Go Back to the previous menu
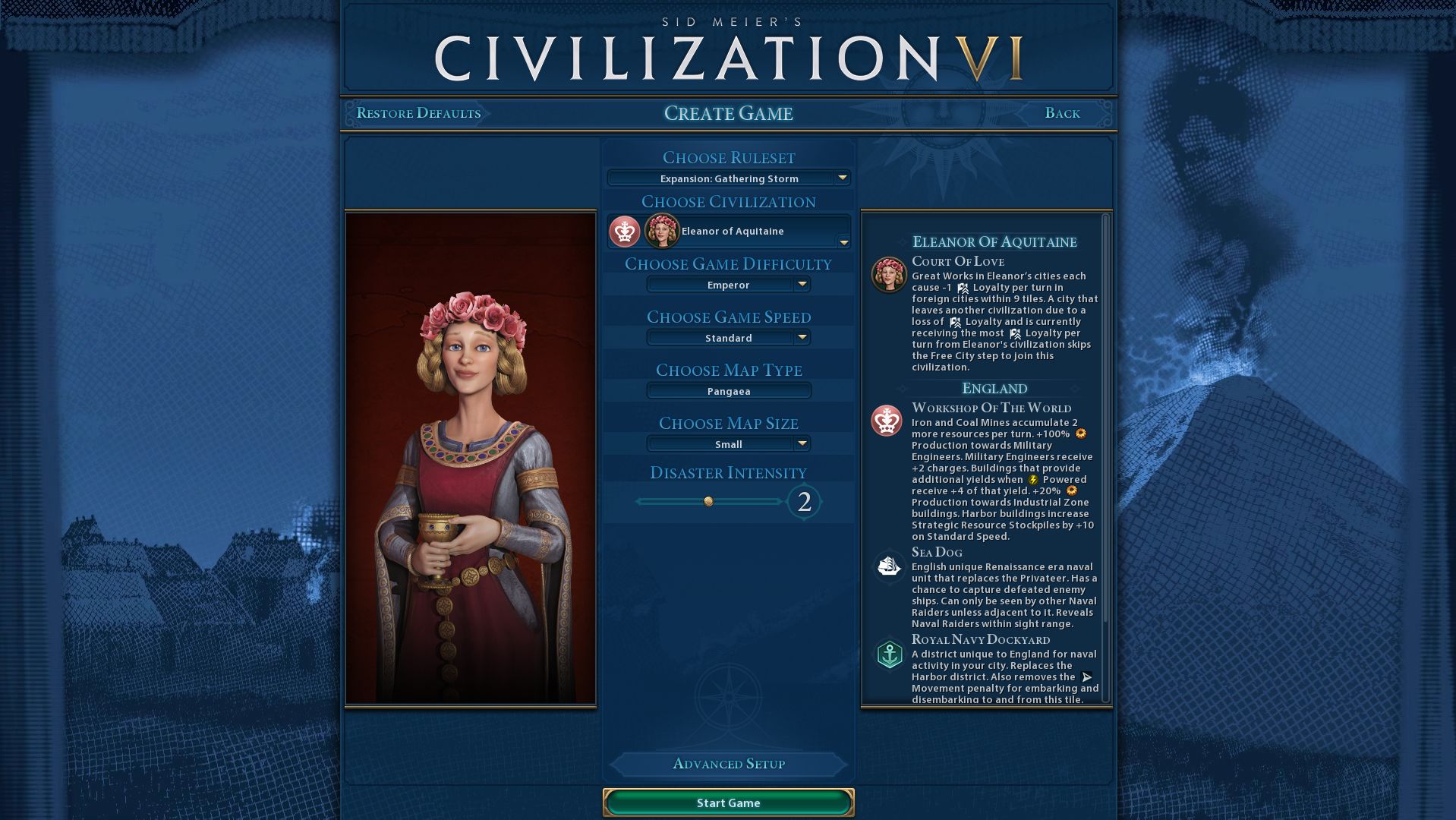The image size is (1456, 820). point(1062,113)
